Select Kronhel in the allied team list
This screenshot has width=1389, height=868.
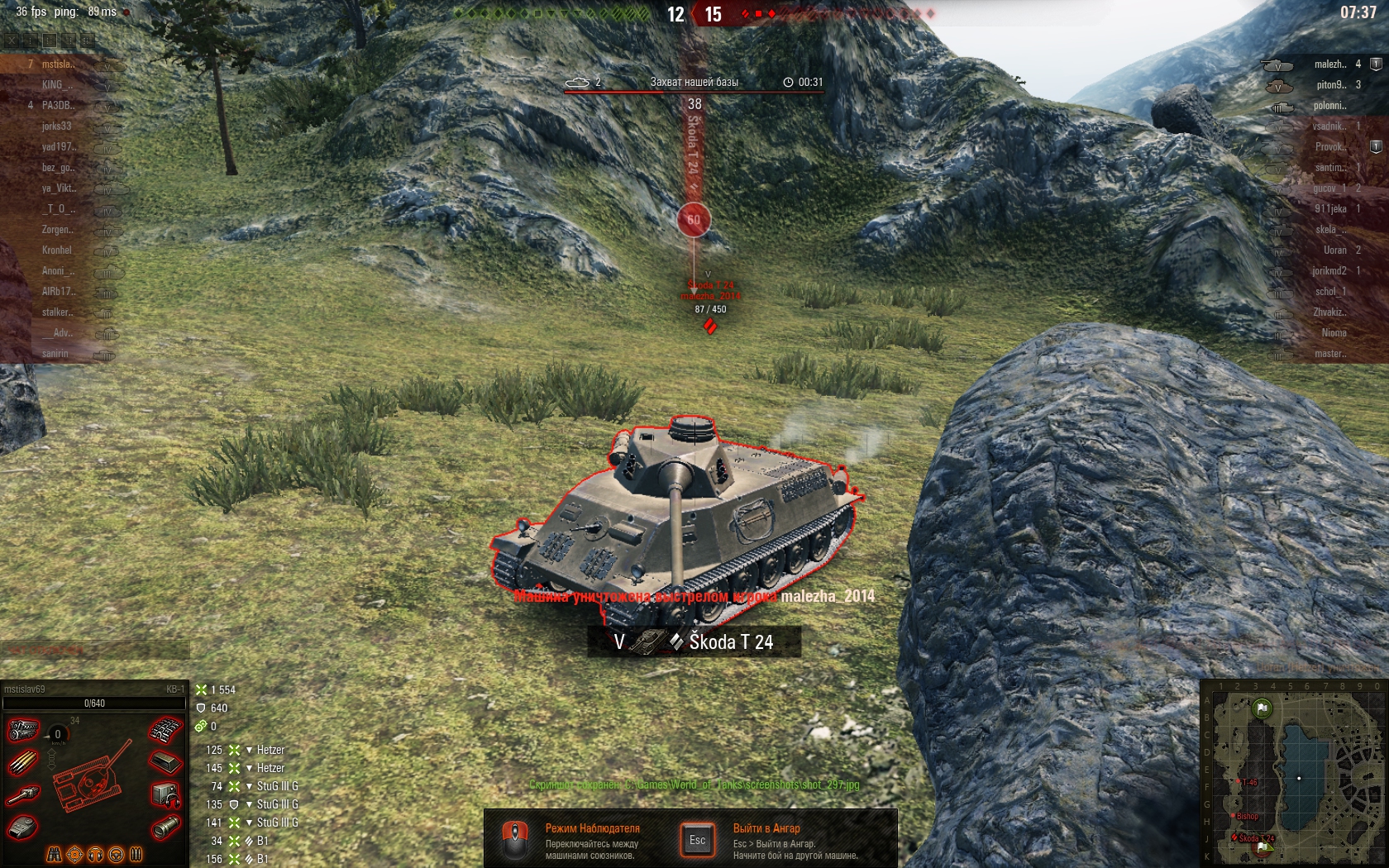pyautogui.click(x=56, y=250)
